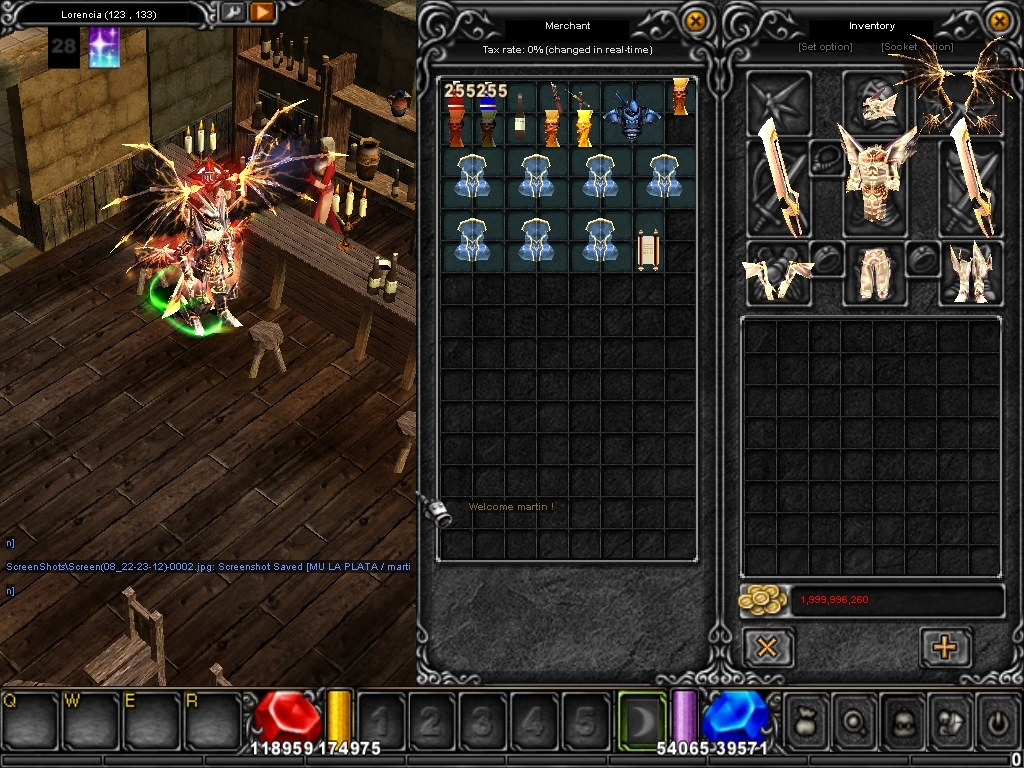Pick the scroll item in the merchant list
The image size is (1024, 768).
click(x=648, y=248)
